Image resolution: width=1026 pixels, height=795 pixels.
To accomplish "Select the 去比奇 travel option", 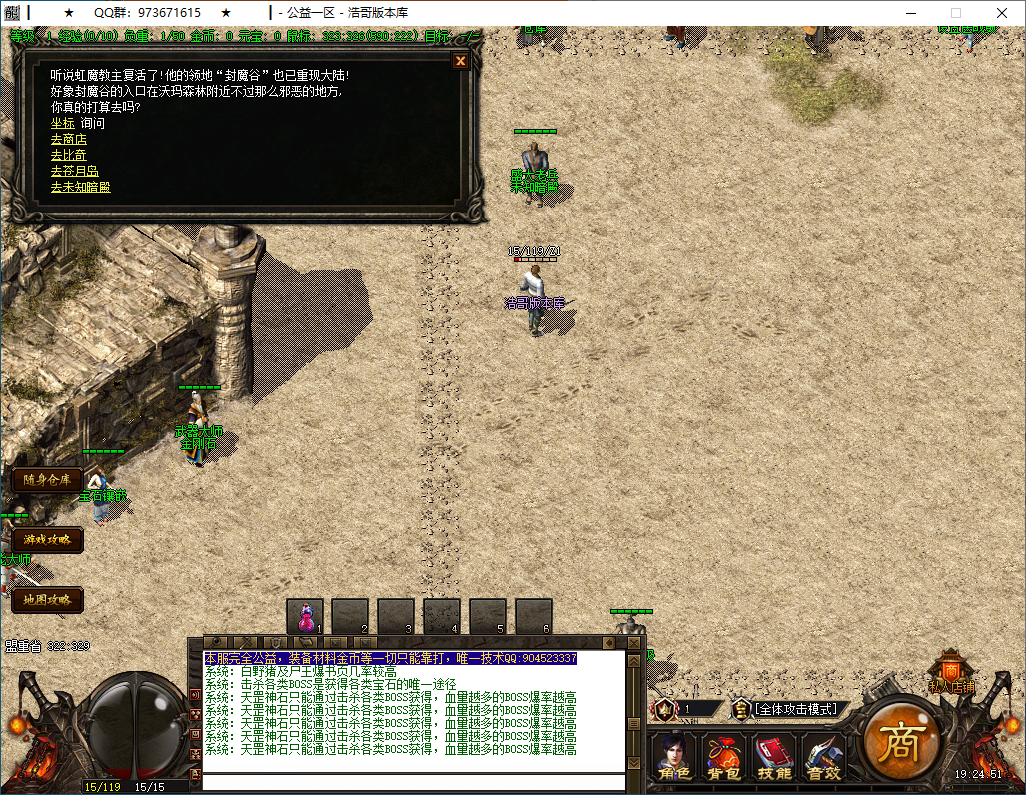I will (x=68, y=155).
